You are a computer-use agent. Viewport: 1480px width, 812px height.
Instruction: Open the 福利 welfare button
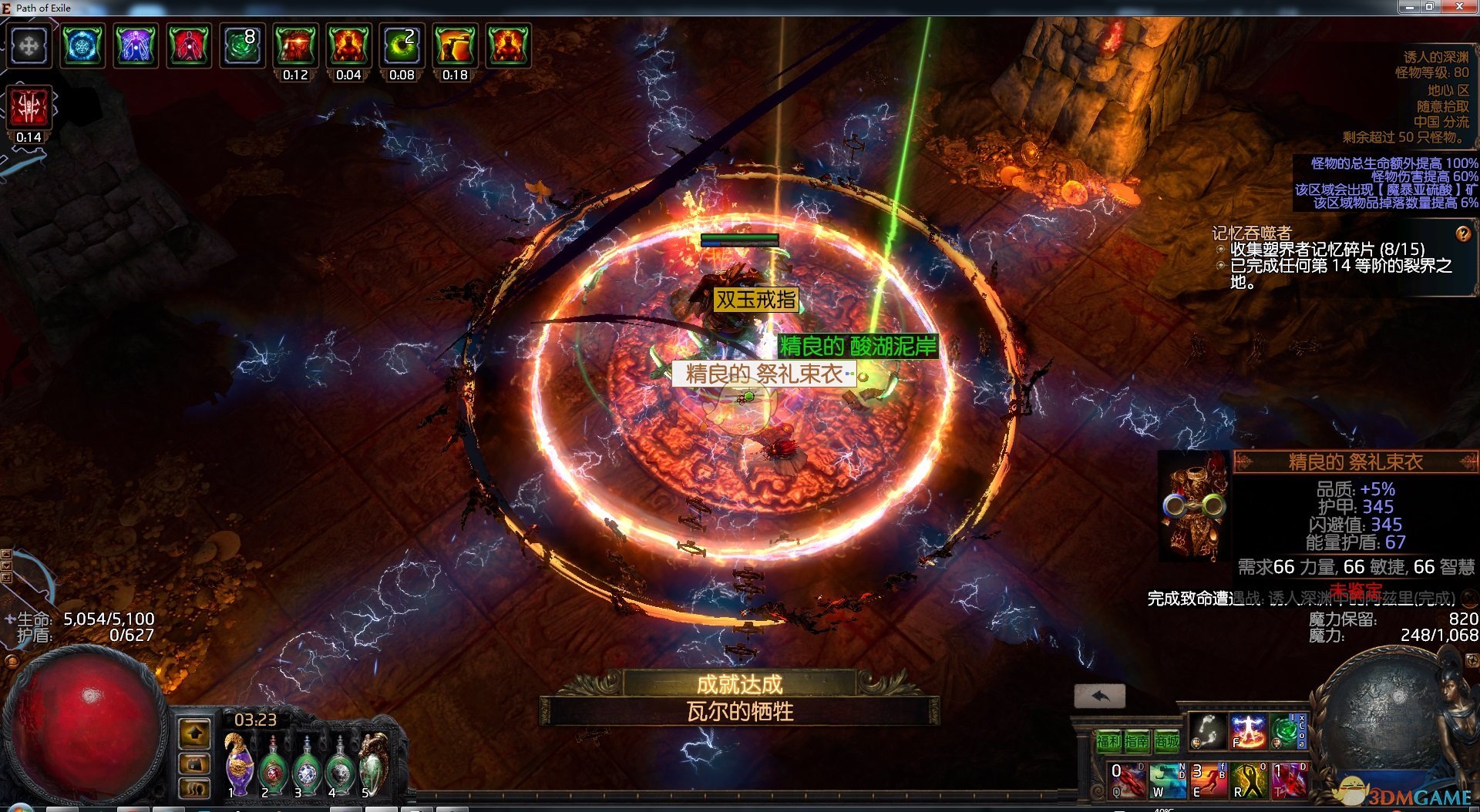[x=1108, y=741]
